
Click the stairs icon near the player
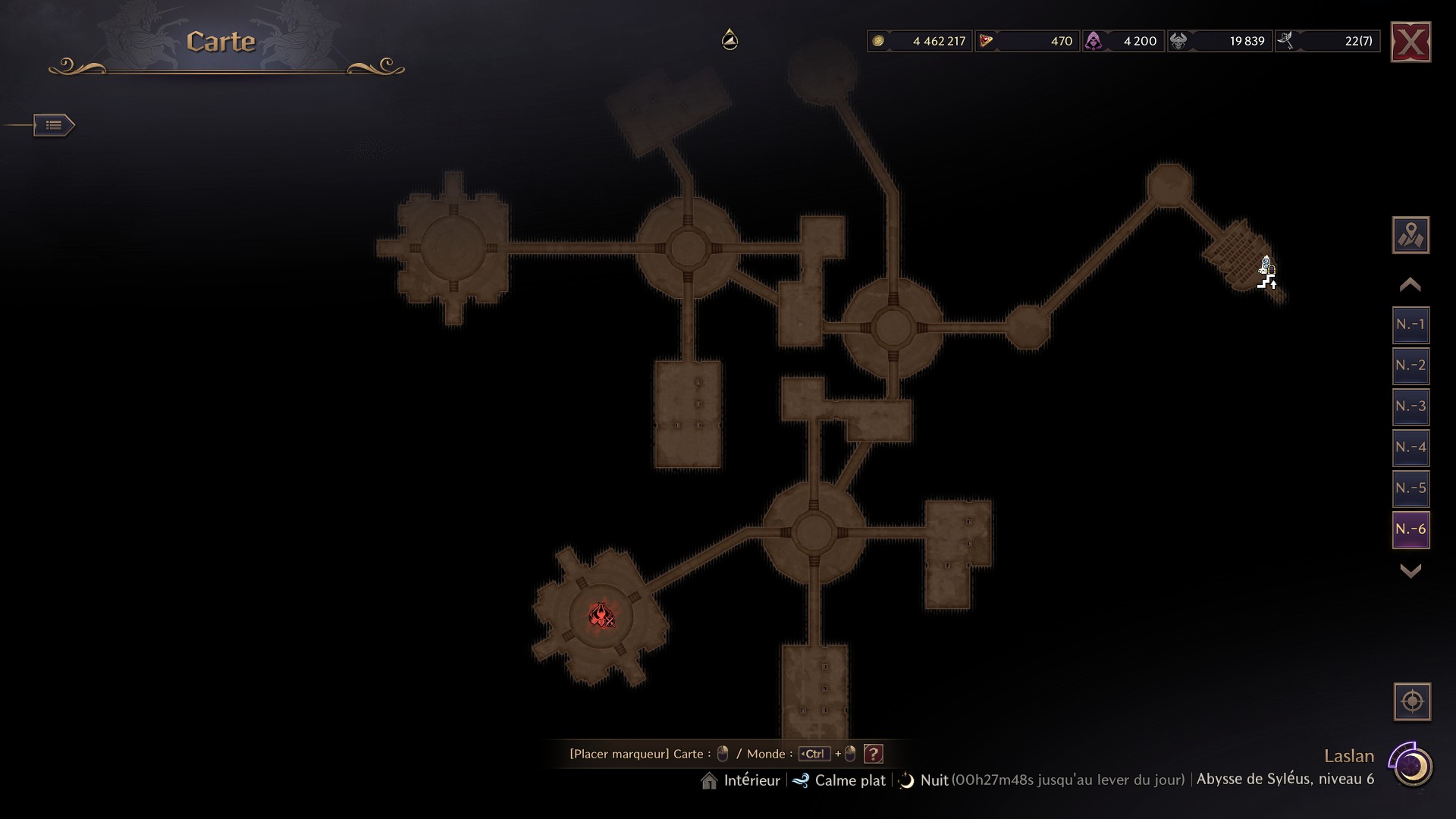1266,283
